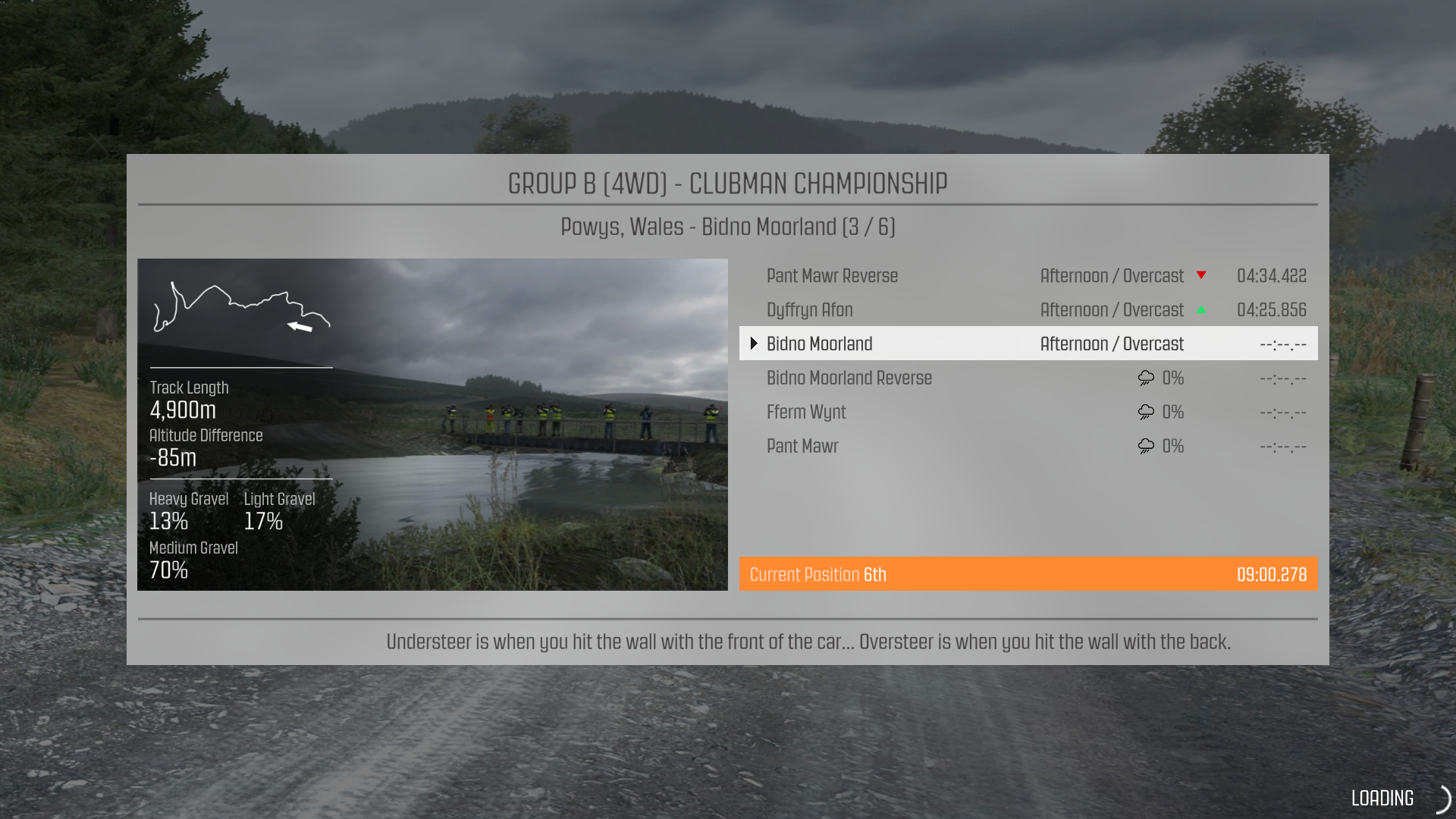
Task: Click the Powys, Wales - Bidno Moorland subtitle
Action: click(x=728, y=226)
